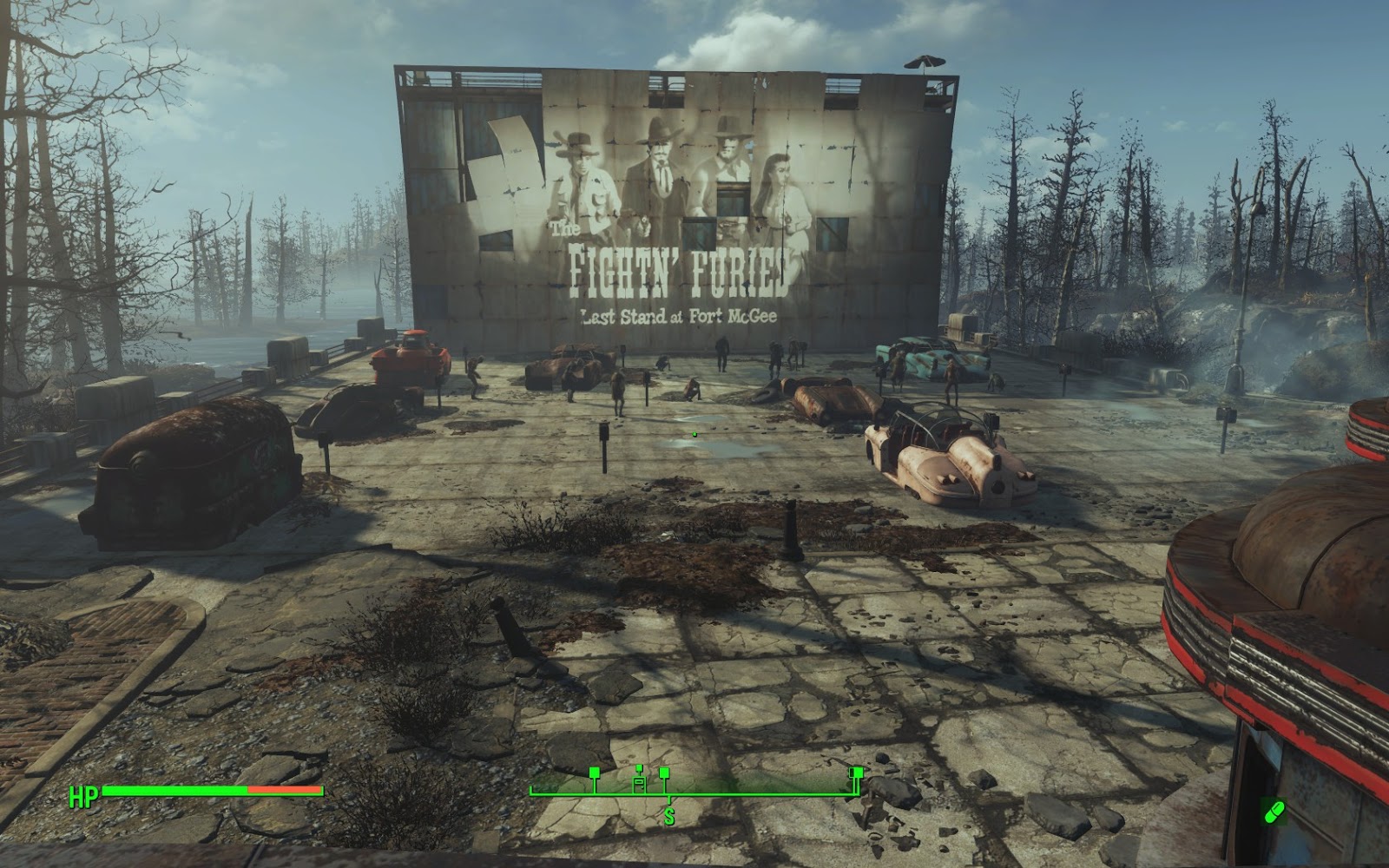Click the leftmost quest marker on the compass
1389x868 pixels.
(x=595, y=773)
